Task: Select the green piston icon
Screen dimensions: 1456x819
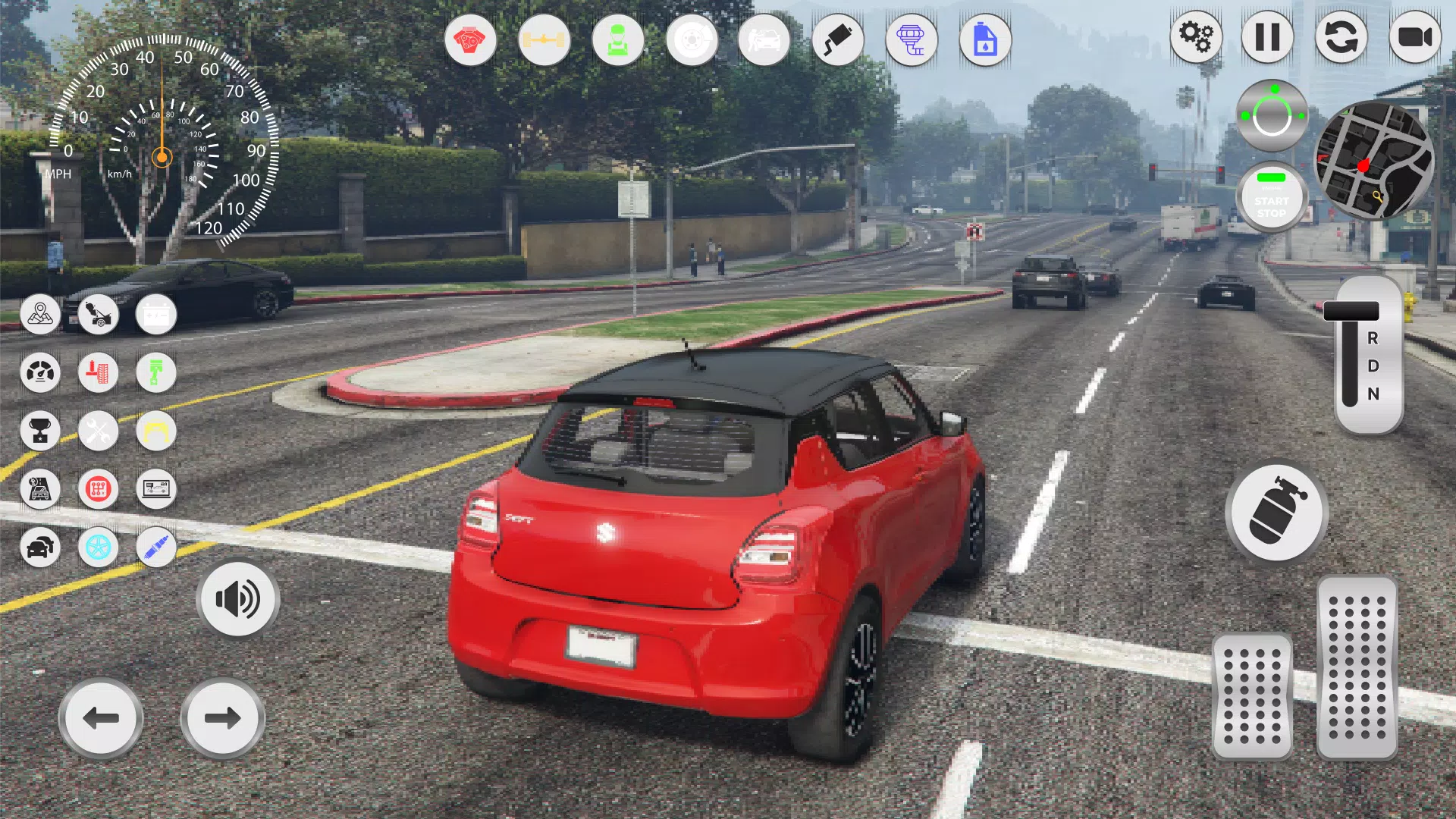Action: (155, 372)
